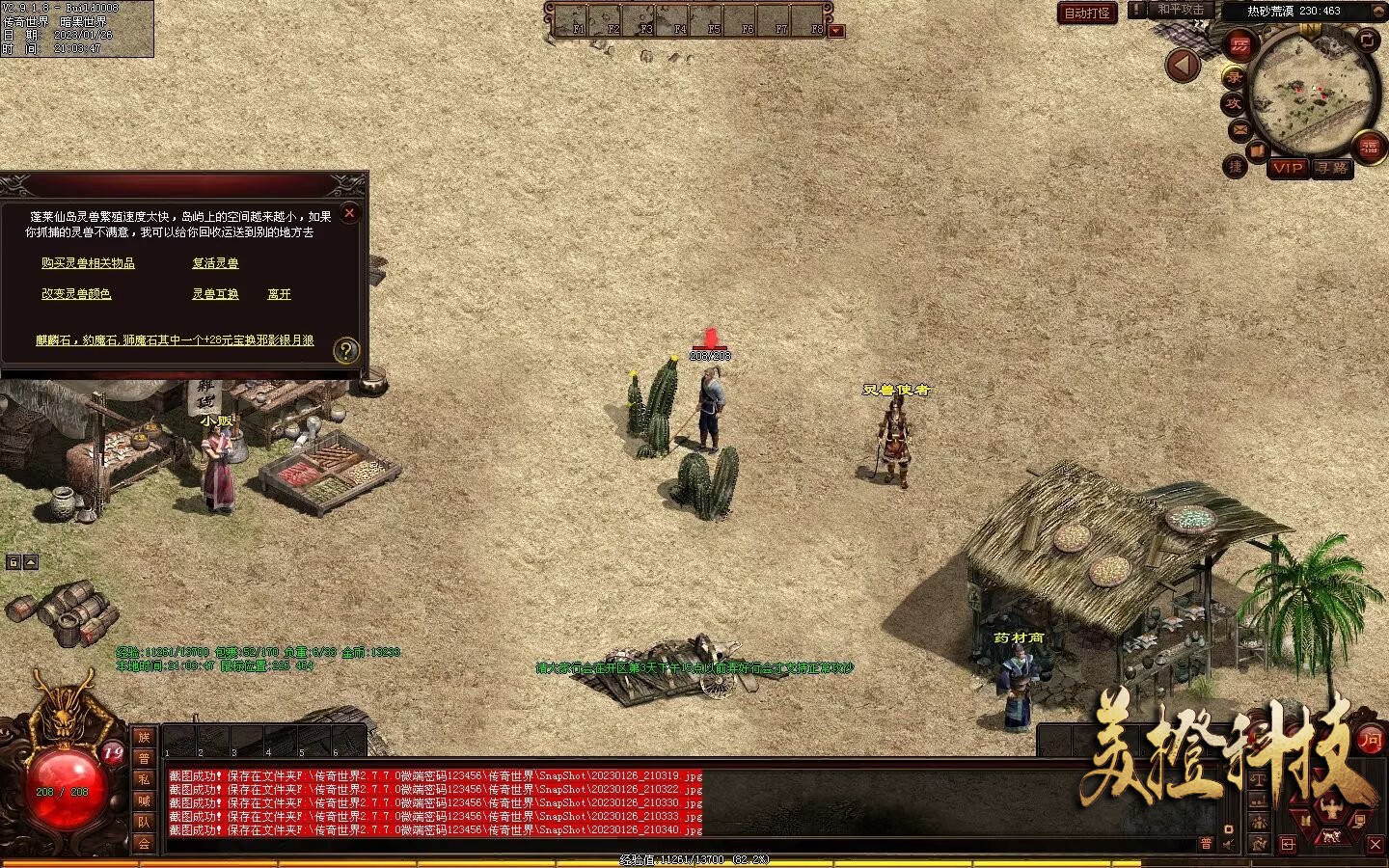Toggle the 自动打怪 auto-fight button
Image resolution: width=1389 pixels, height=868 pixels.
tap(1087, 13)
